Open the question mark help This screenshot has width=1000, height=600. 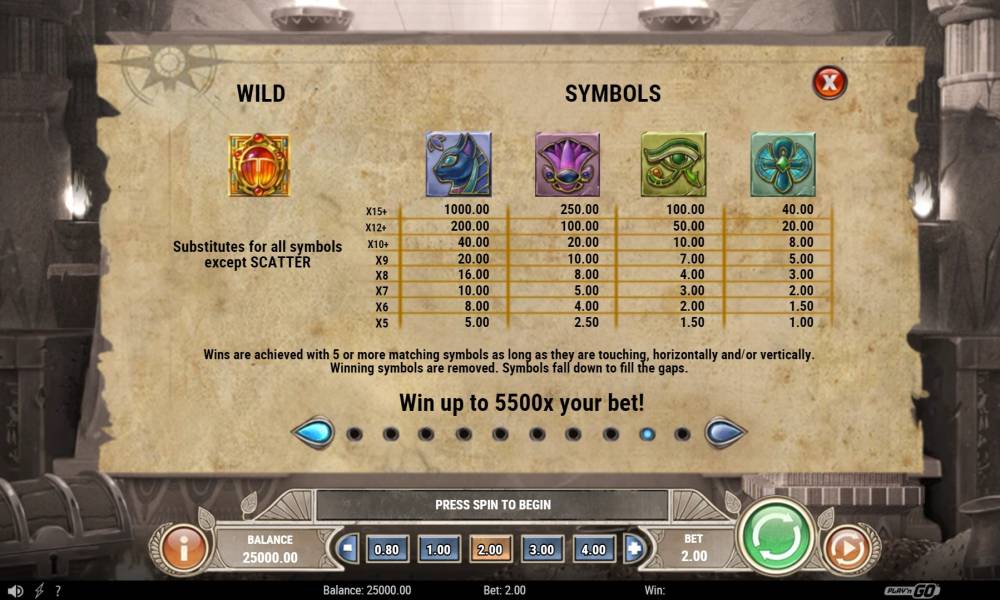click(x=58, y=591)
